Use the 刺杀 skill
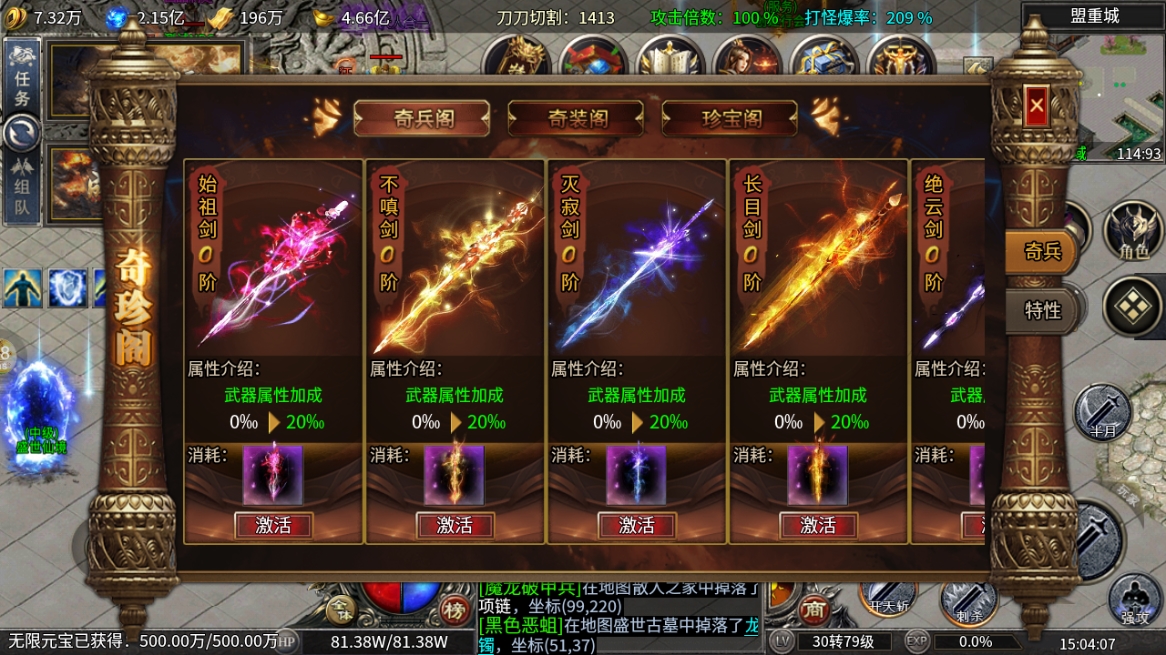This screenshot has width=1166, height=655. click(967, 600)
